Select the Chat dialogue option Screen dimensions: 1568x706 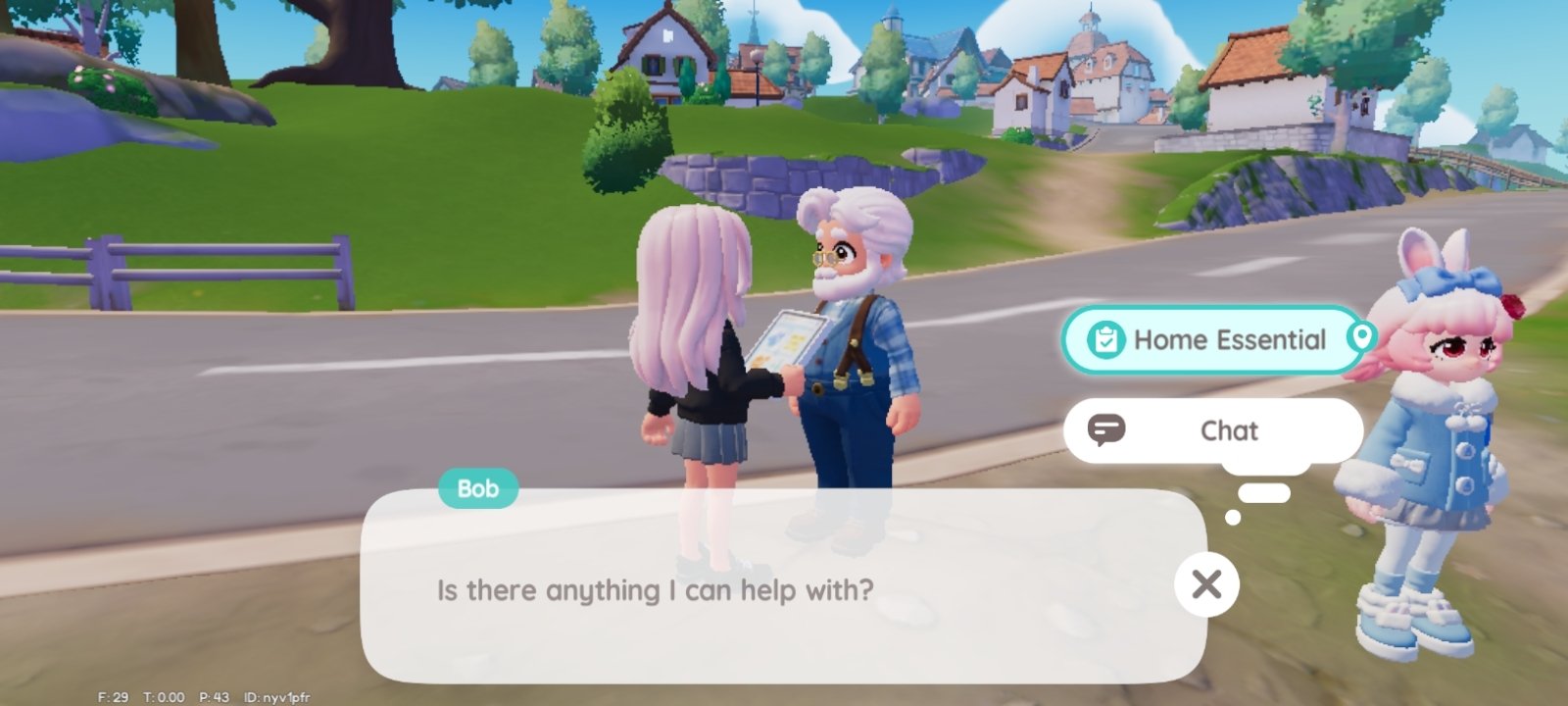point(1213,430)
